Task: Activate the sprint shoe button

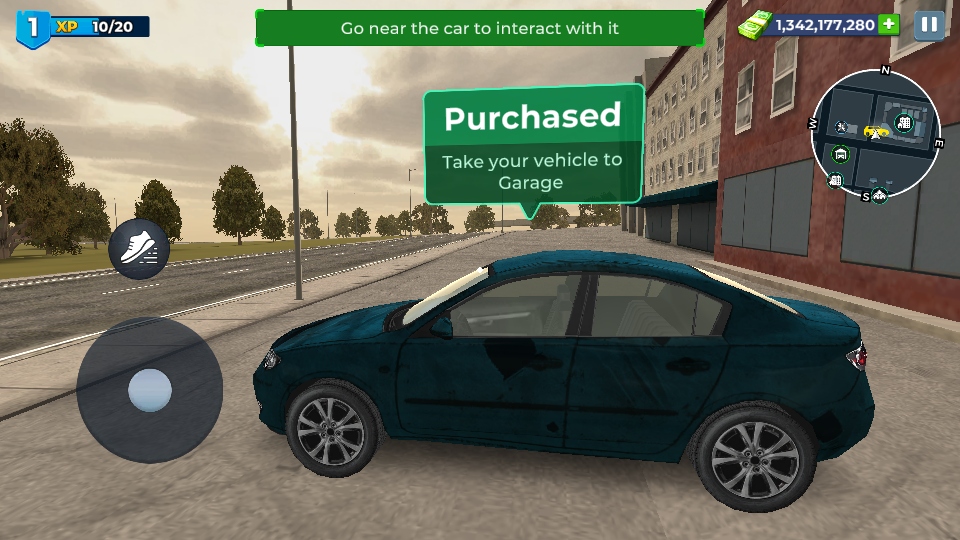Action: 138,249
